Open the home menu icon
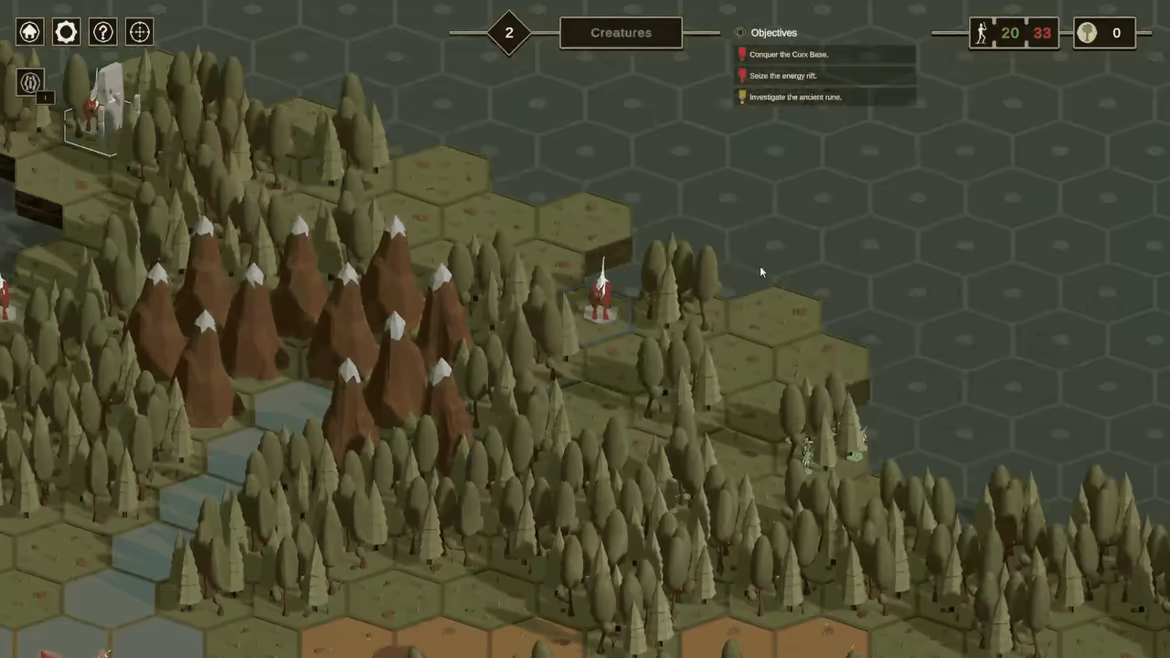The width and height of the screenshot is (1170, 658). click(x=30, y=32)
